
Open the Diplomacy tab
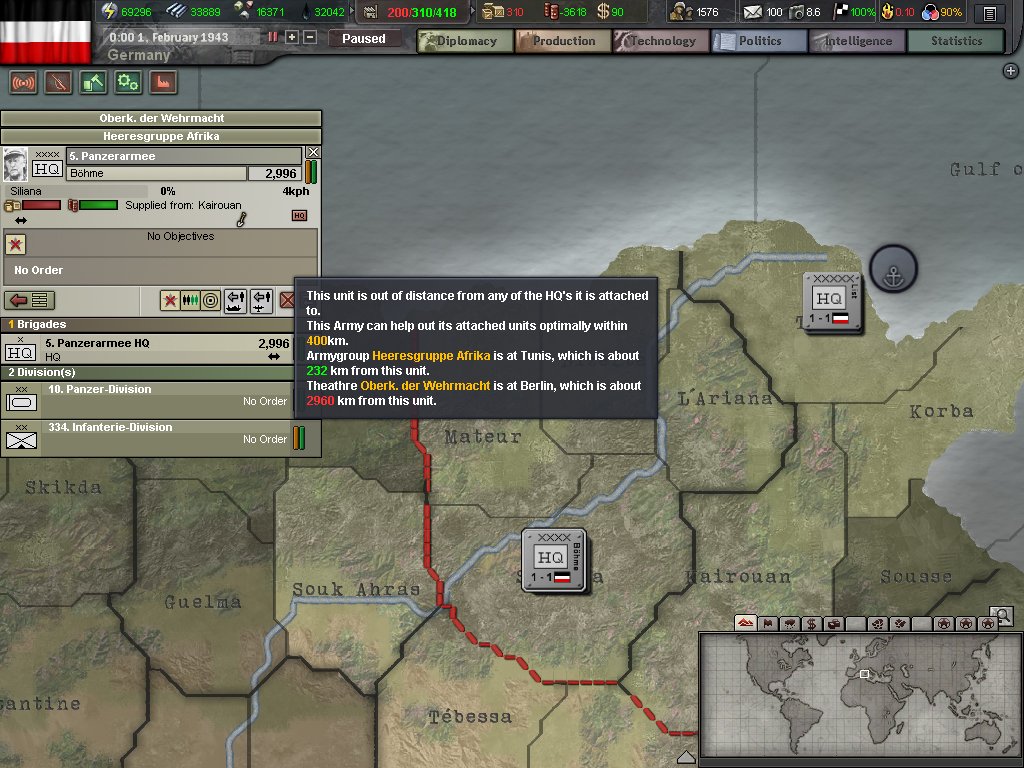(x=465, y=41)
